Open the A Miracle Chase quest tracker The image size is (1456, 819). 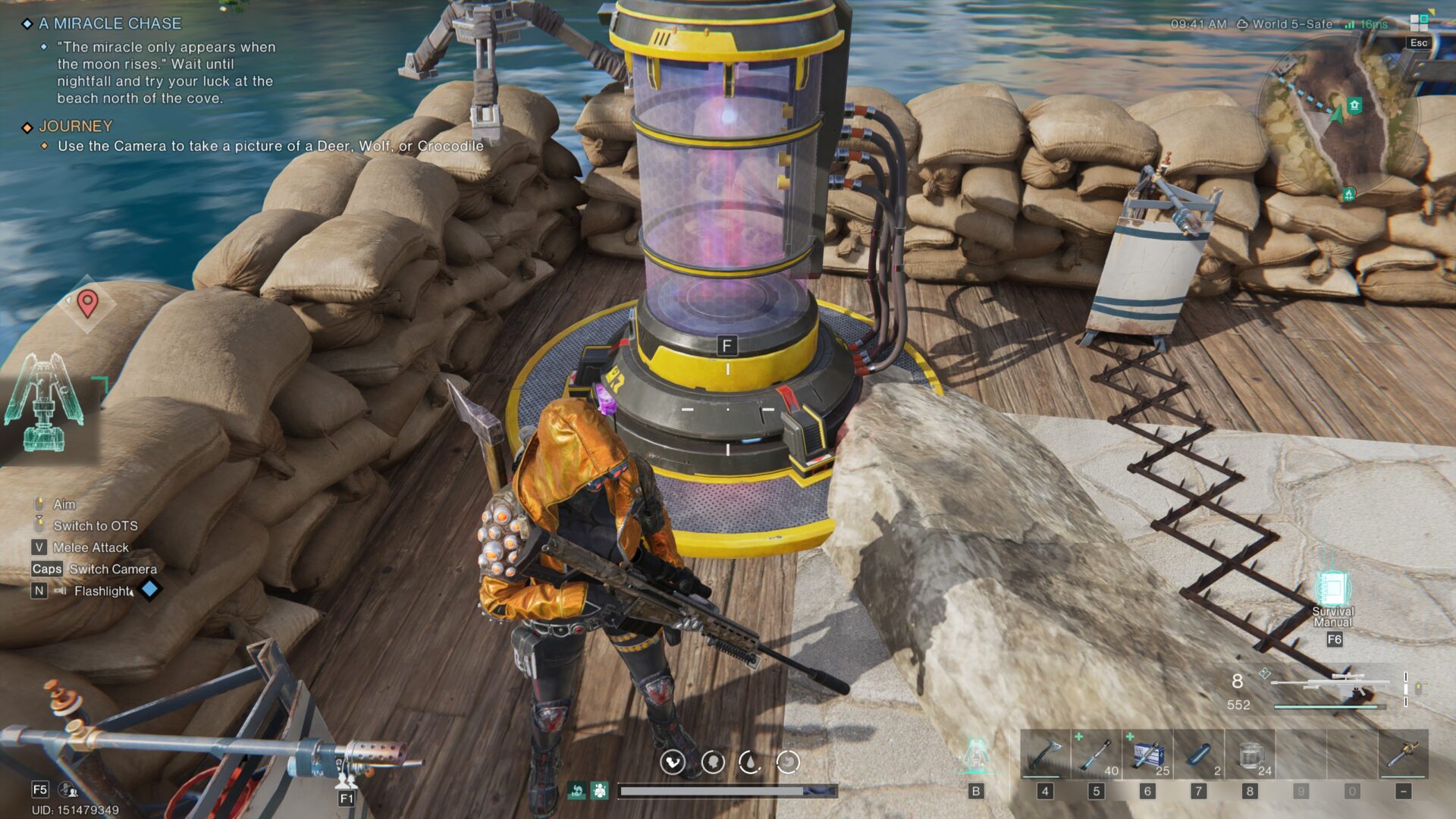pos(110,24)
